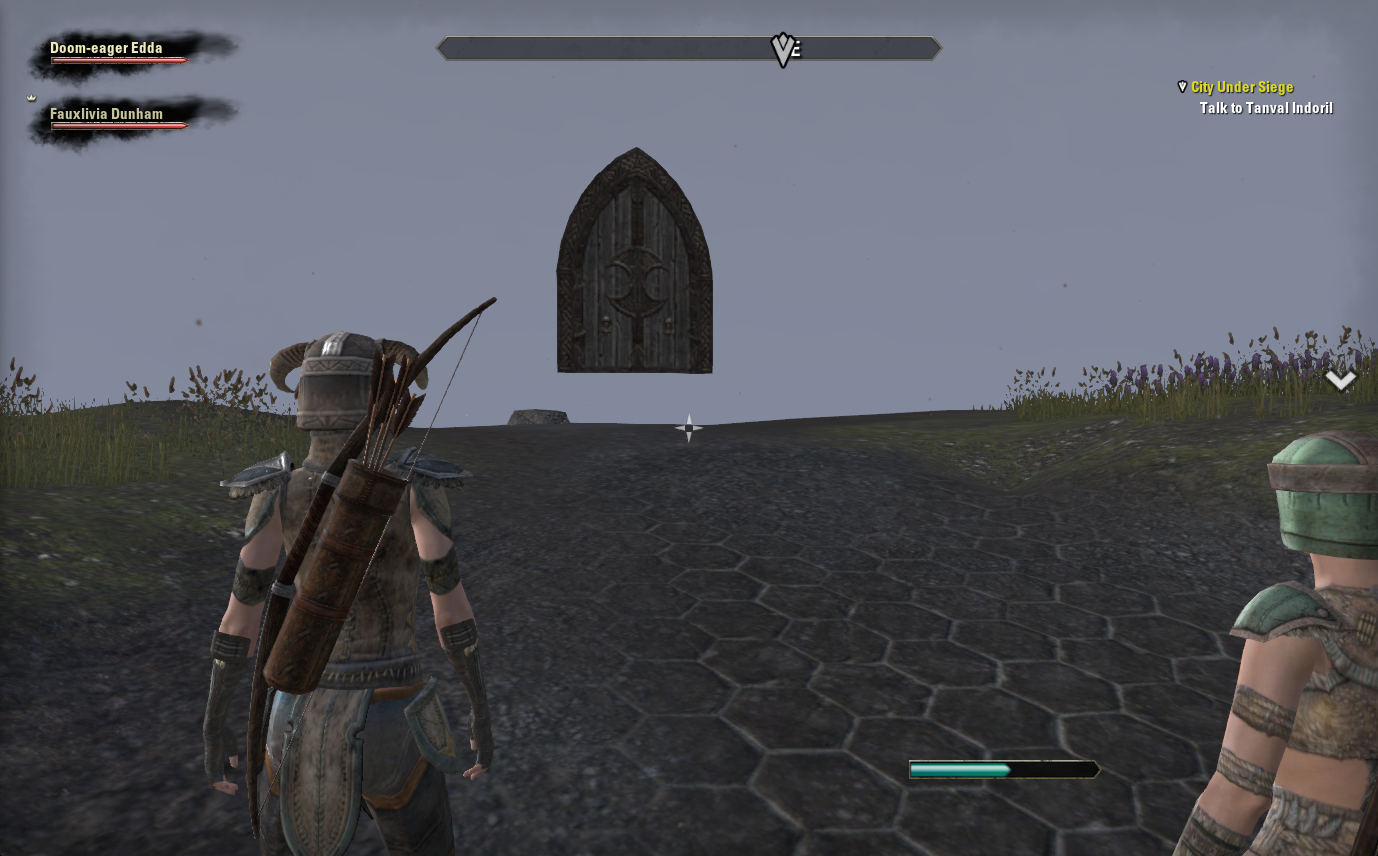
Task: Click the white downward chevron icon
Action: 1340,380
